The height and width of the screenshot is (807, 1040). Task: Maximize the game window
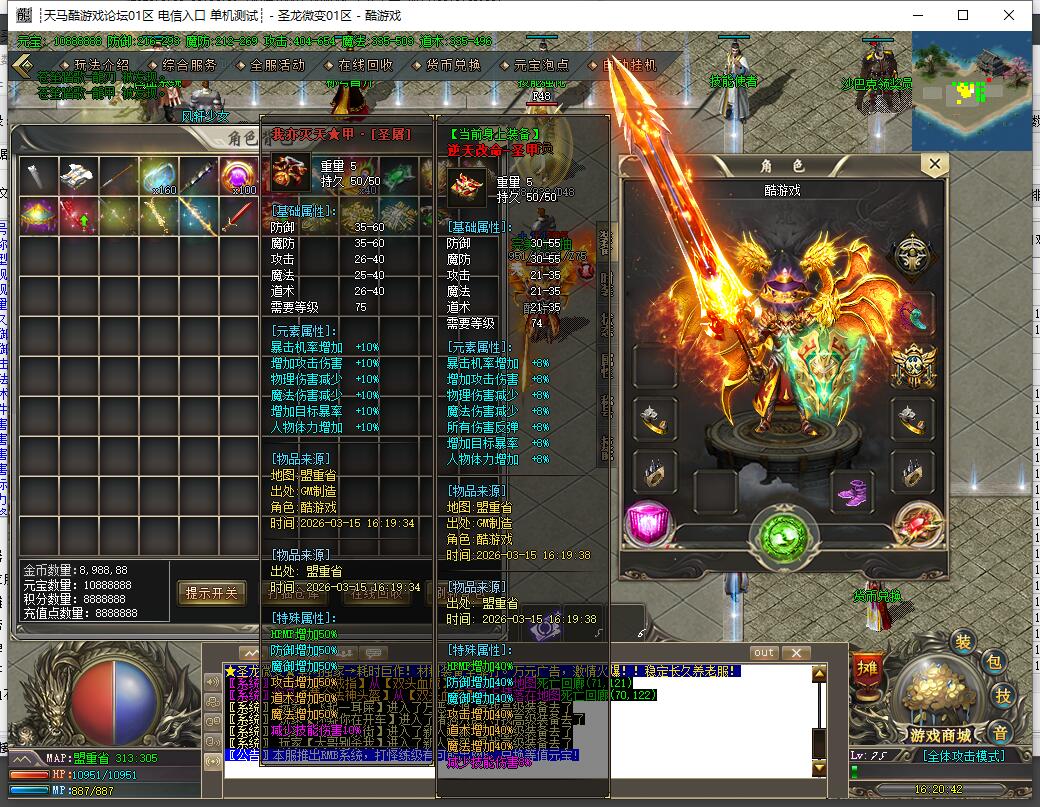(x=963, y=15)
